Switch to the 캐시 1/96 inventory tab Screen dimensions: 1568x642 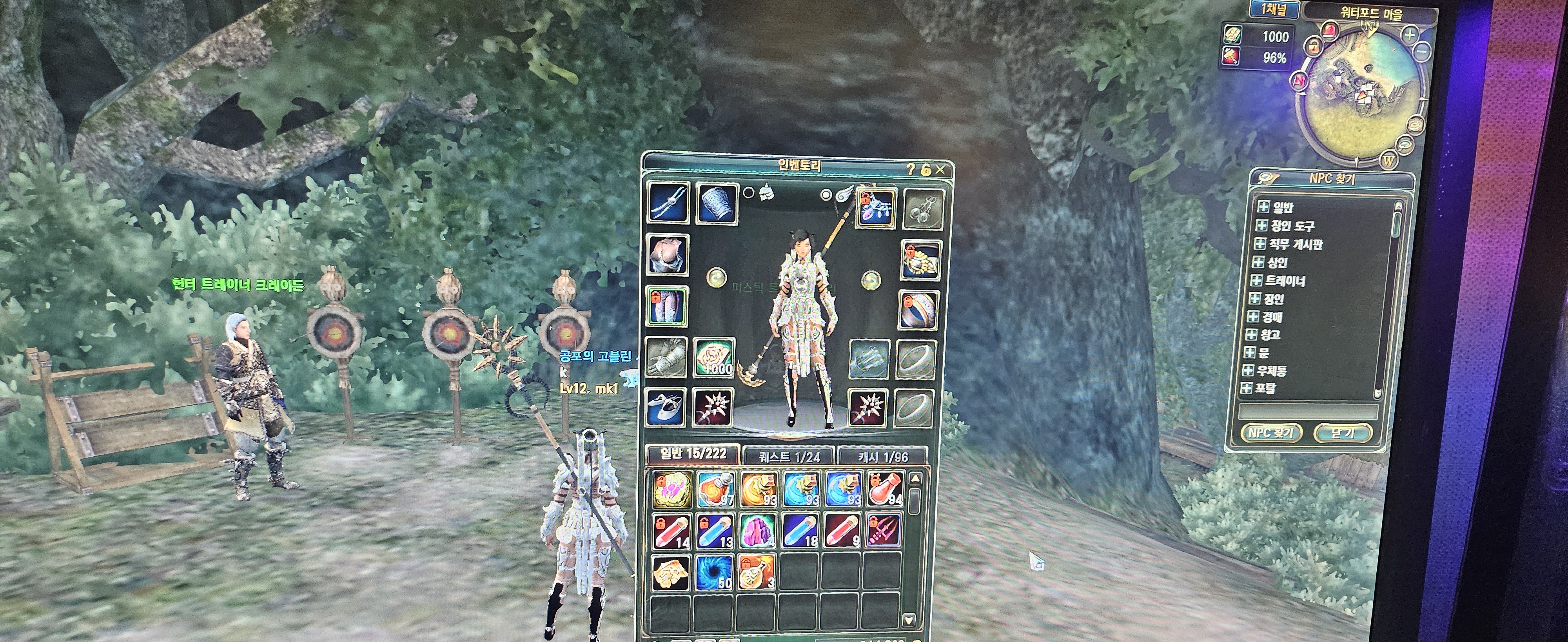click(x=883, y=457)
